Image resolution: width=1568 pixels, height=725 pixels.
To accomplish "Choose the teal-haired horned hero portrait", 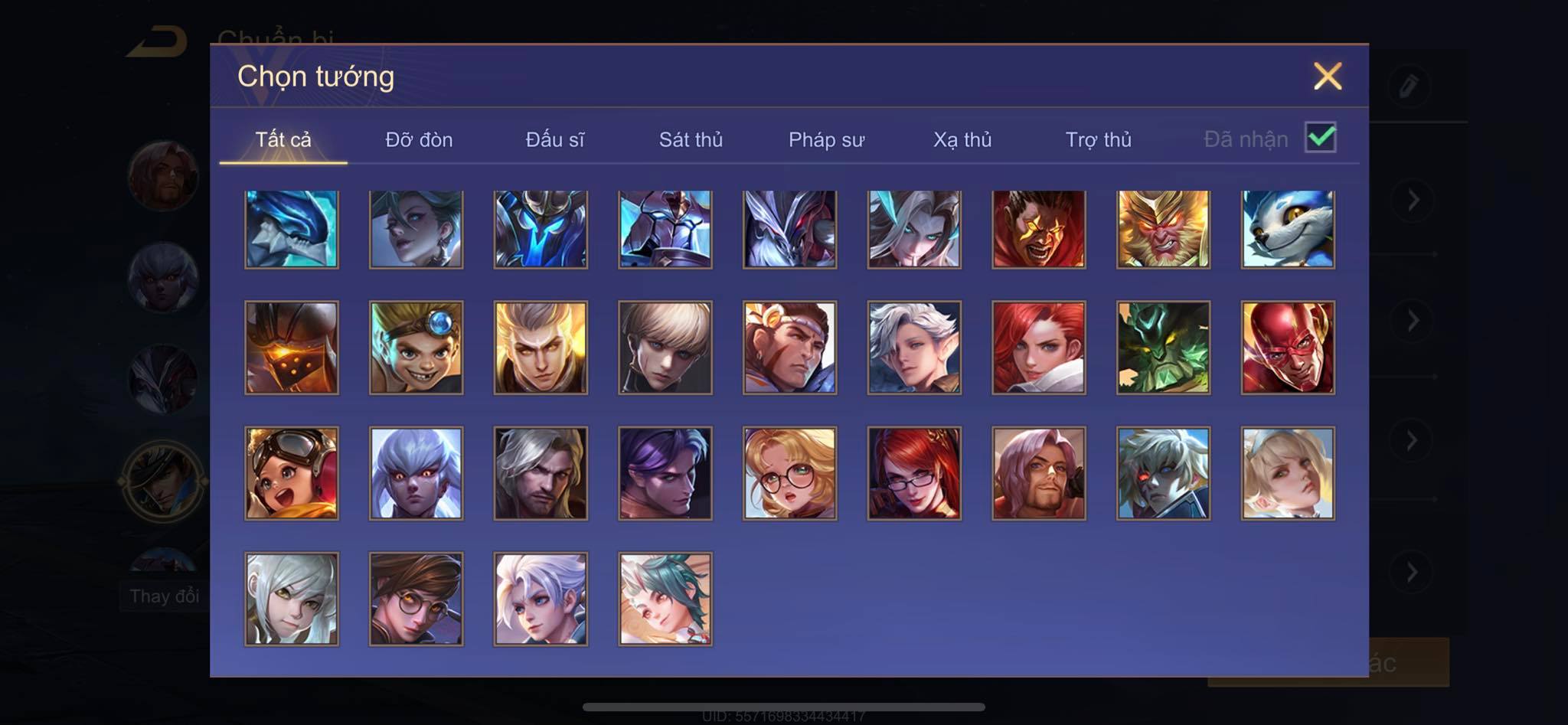I will pos(665,599).
